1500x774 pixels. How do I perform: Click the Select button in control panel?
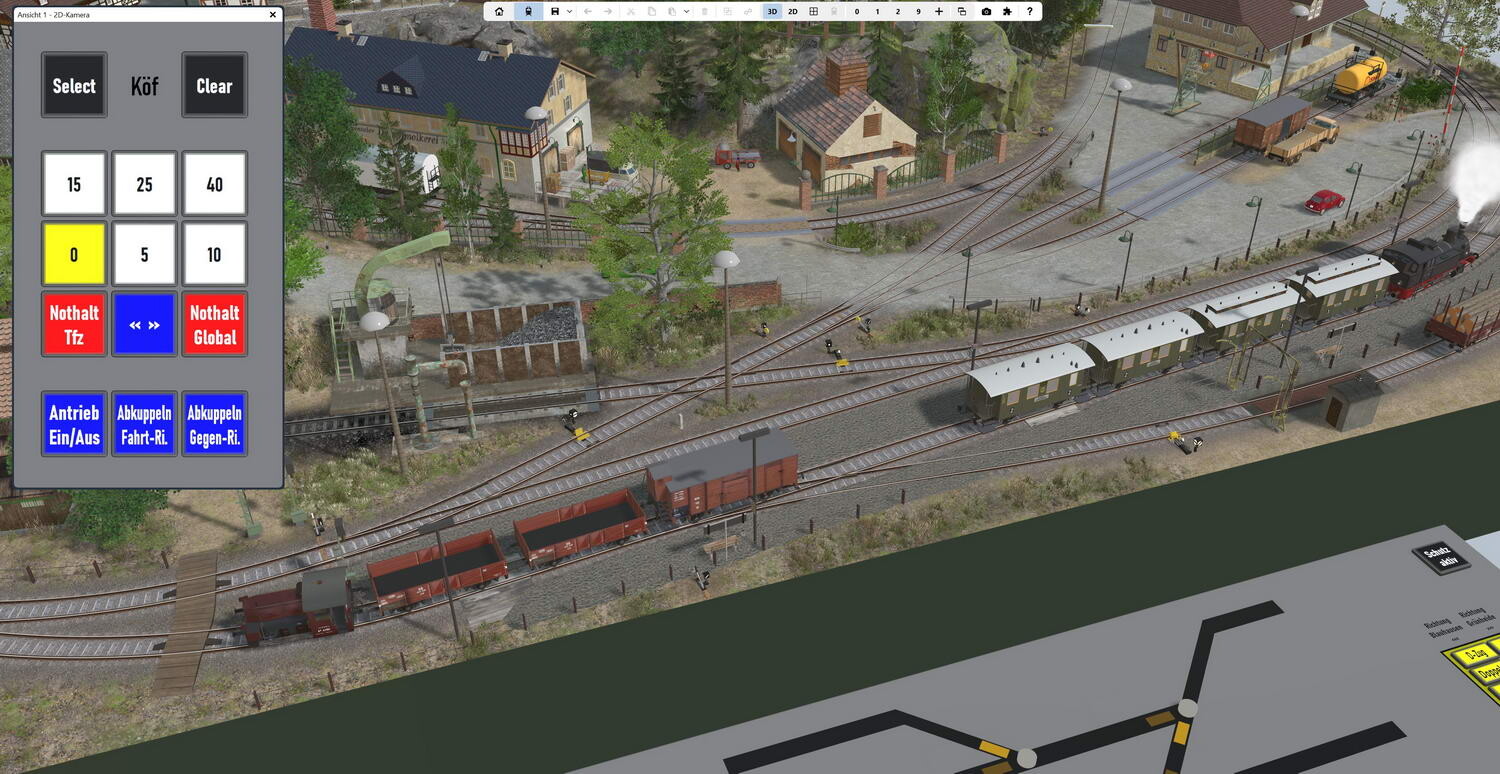pos(74,86)
